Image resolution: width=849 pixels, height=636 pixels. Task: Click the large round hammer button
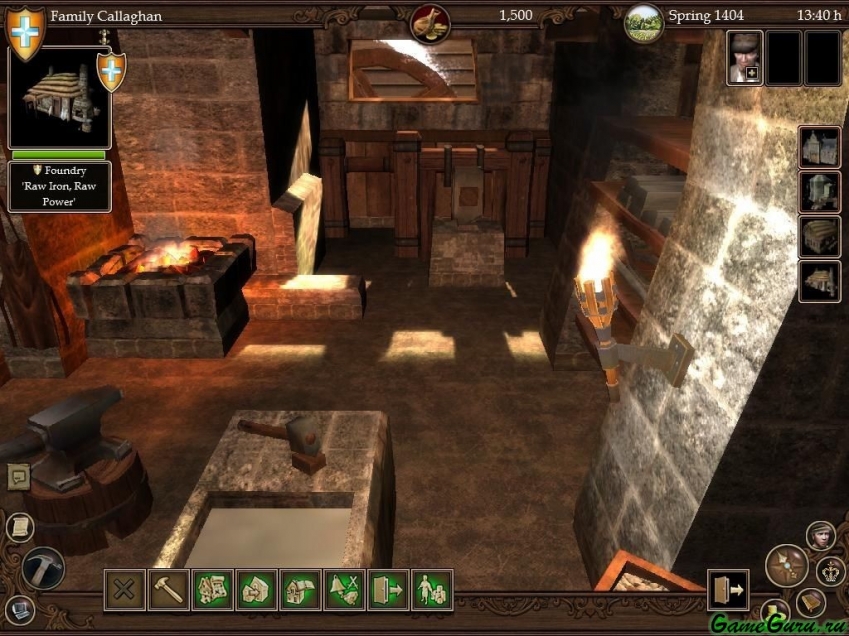(43, 567)
